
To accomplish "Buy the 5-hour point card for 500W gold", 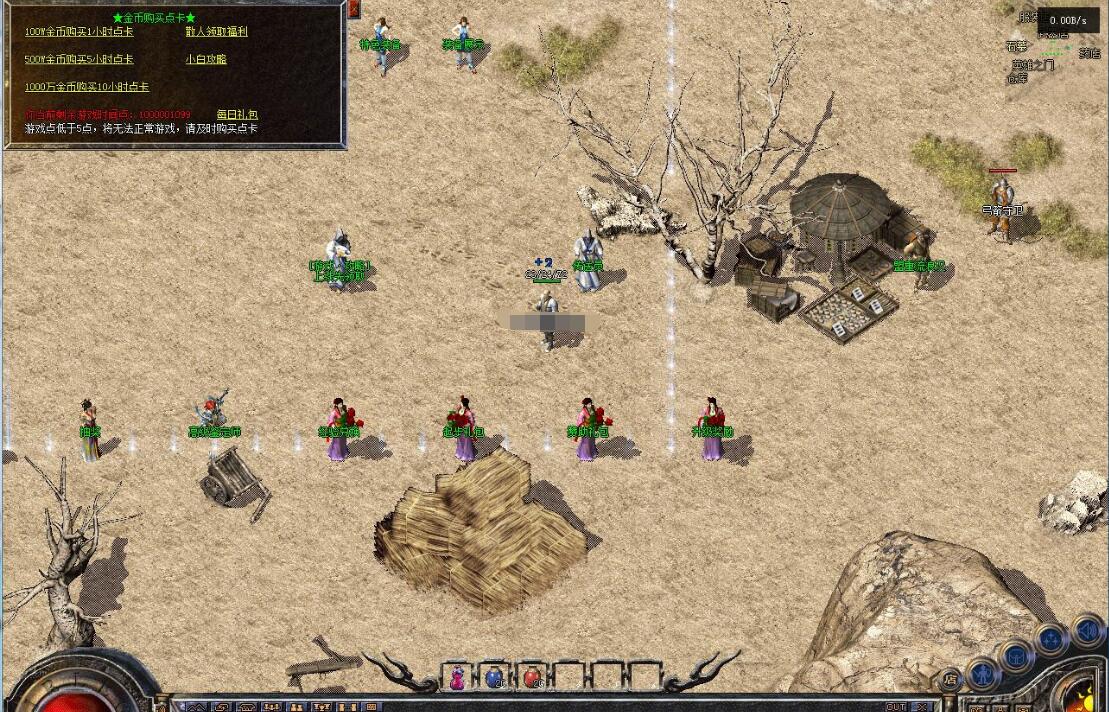I will pyautogui.click(x=79, y=60).
